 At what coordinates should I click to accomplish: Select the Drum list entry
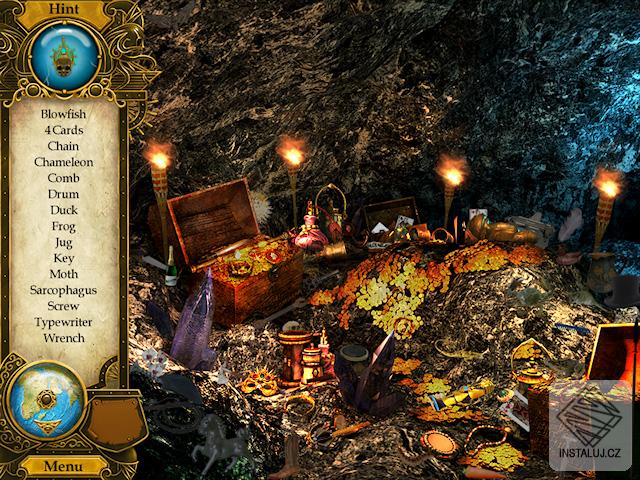[64, 194]
